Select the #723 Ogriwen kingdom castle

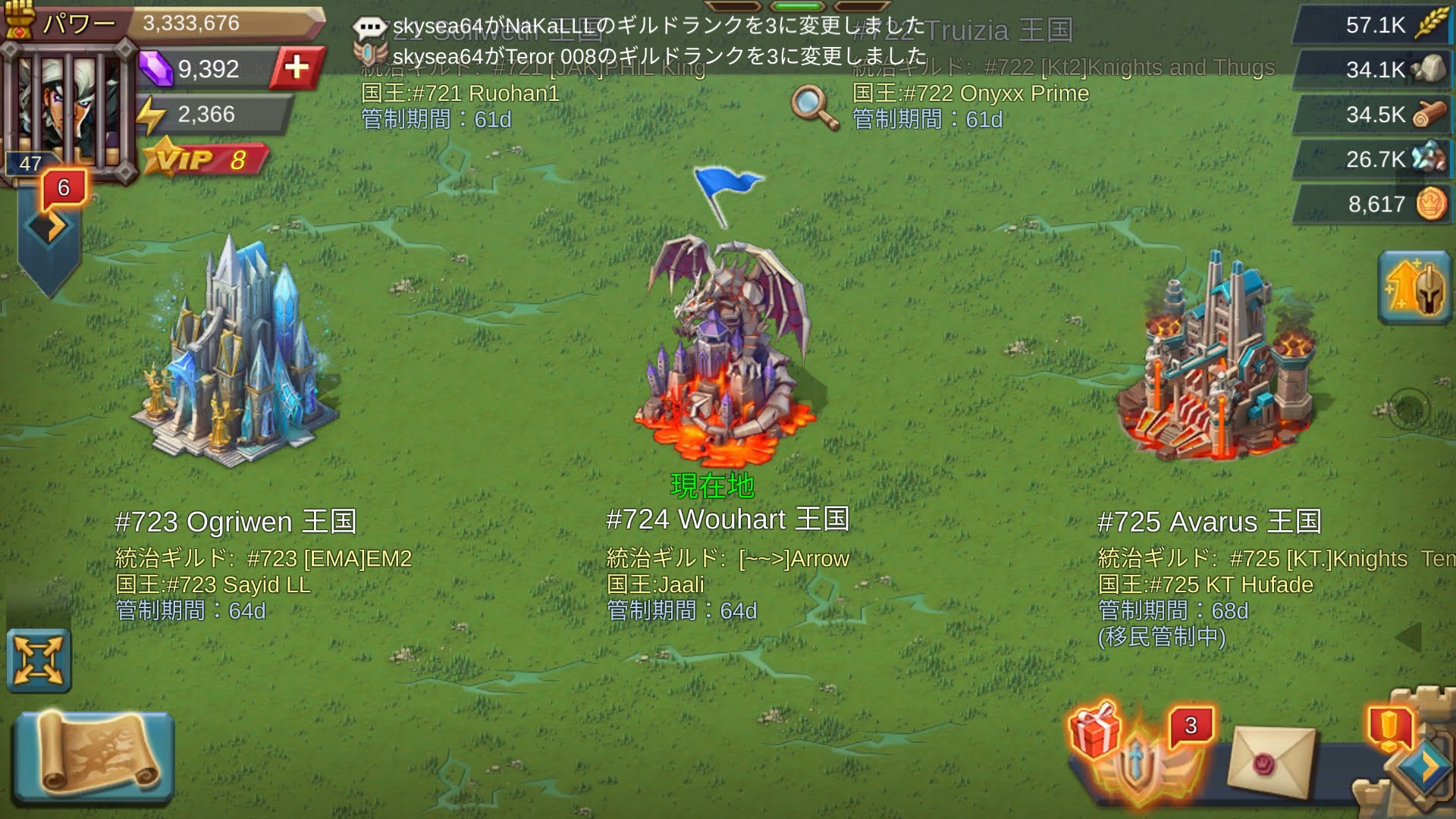[234, 356]
